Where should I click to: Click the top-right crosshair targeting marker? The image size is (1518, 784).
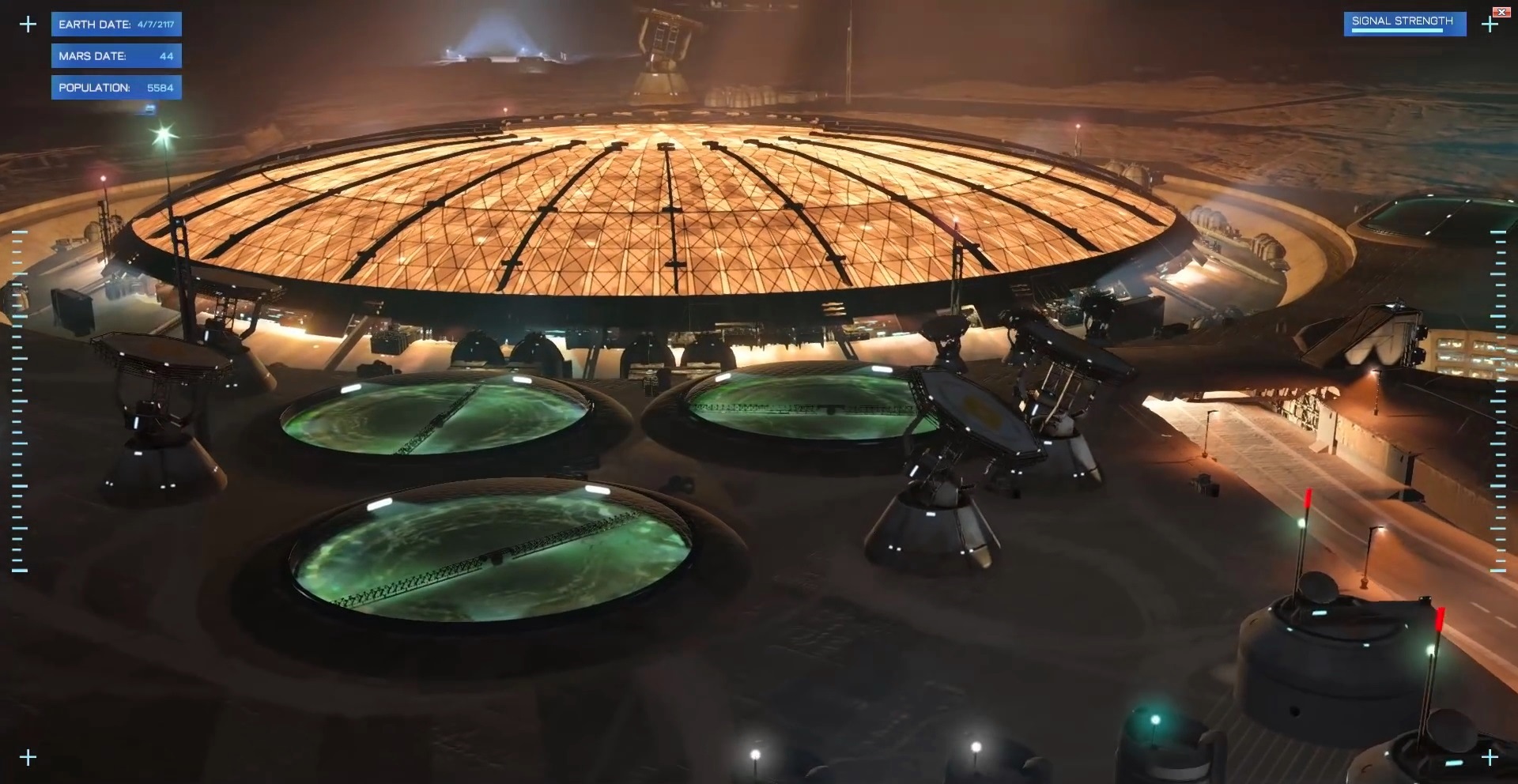click(1490, 25)
